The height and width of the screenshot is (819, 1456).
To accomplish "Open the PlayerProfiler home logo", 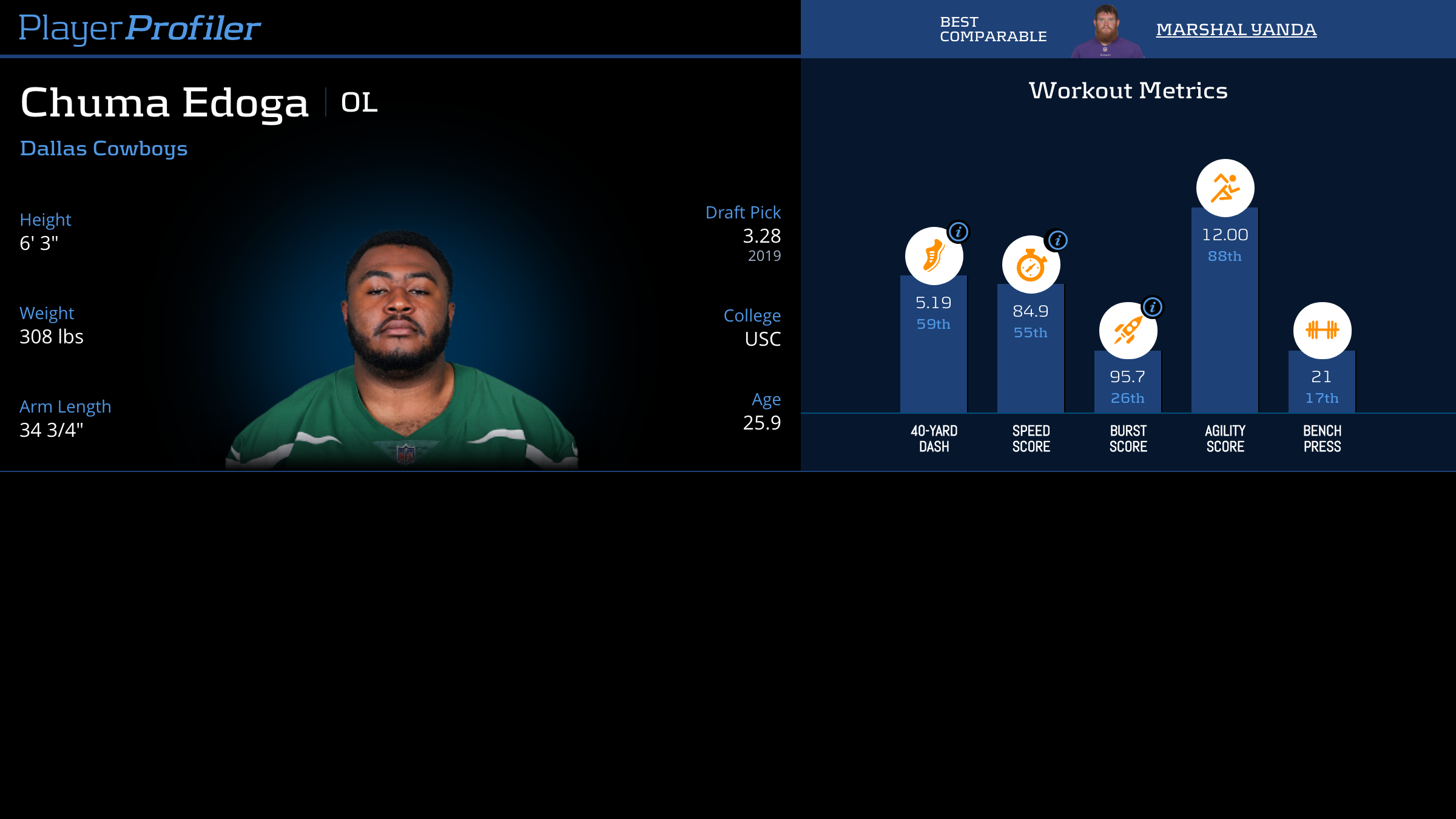I will pos(140,29).
